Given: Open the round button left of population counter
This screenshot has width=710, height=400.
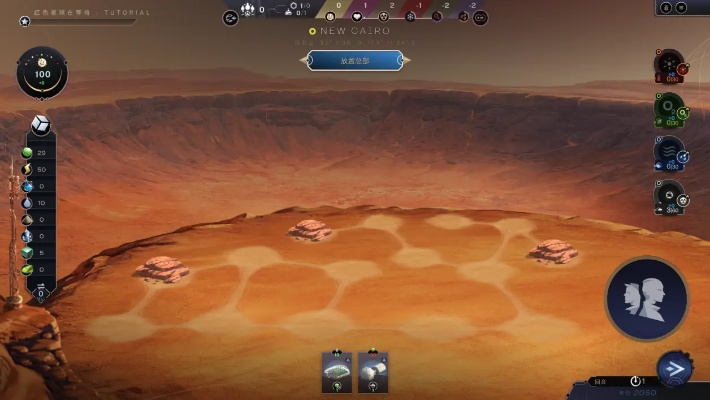Looking at the screenshot, I should (x=231, y=17).
